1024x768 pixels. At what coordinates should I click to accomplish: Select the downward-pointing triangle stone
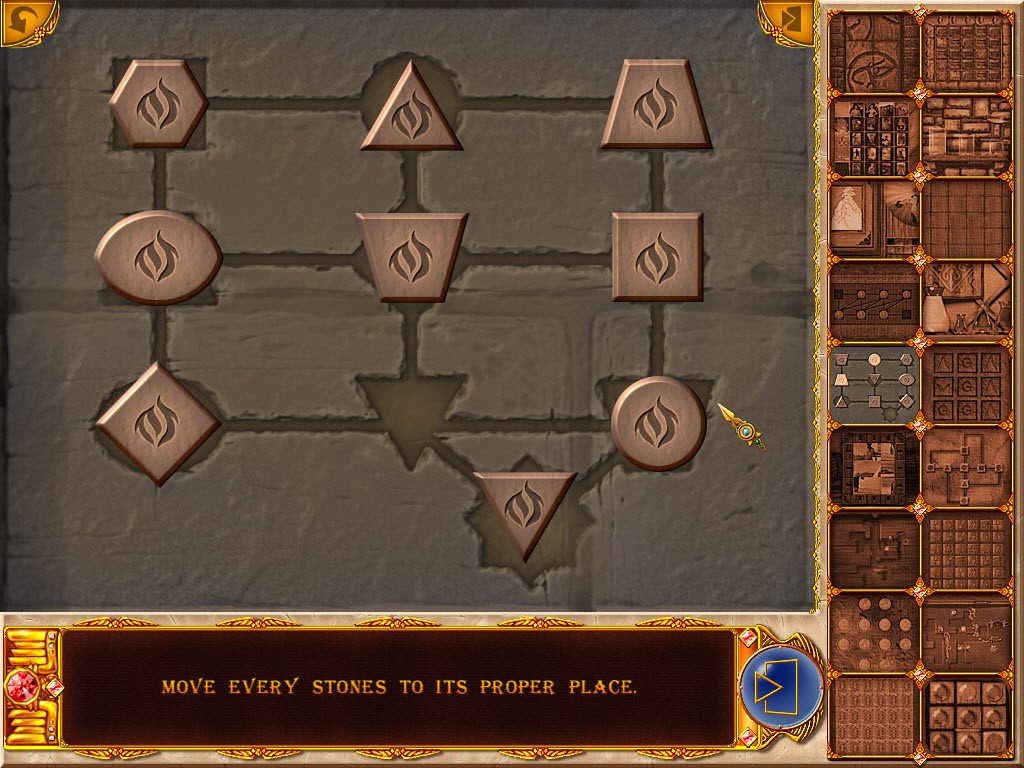point(523,508)
